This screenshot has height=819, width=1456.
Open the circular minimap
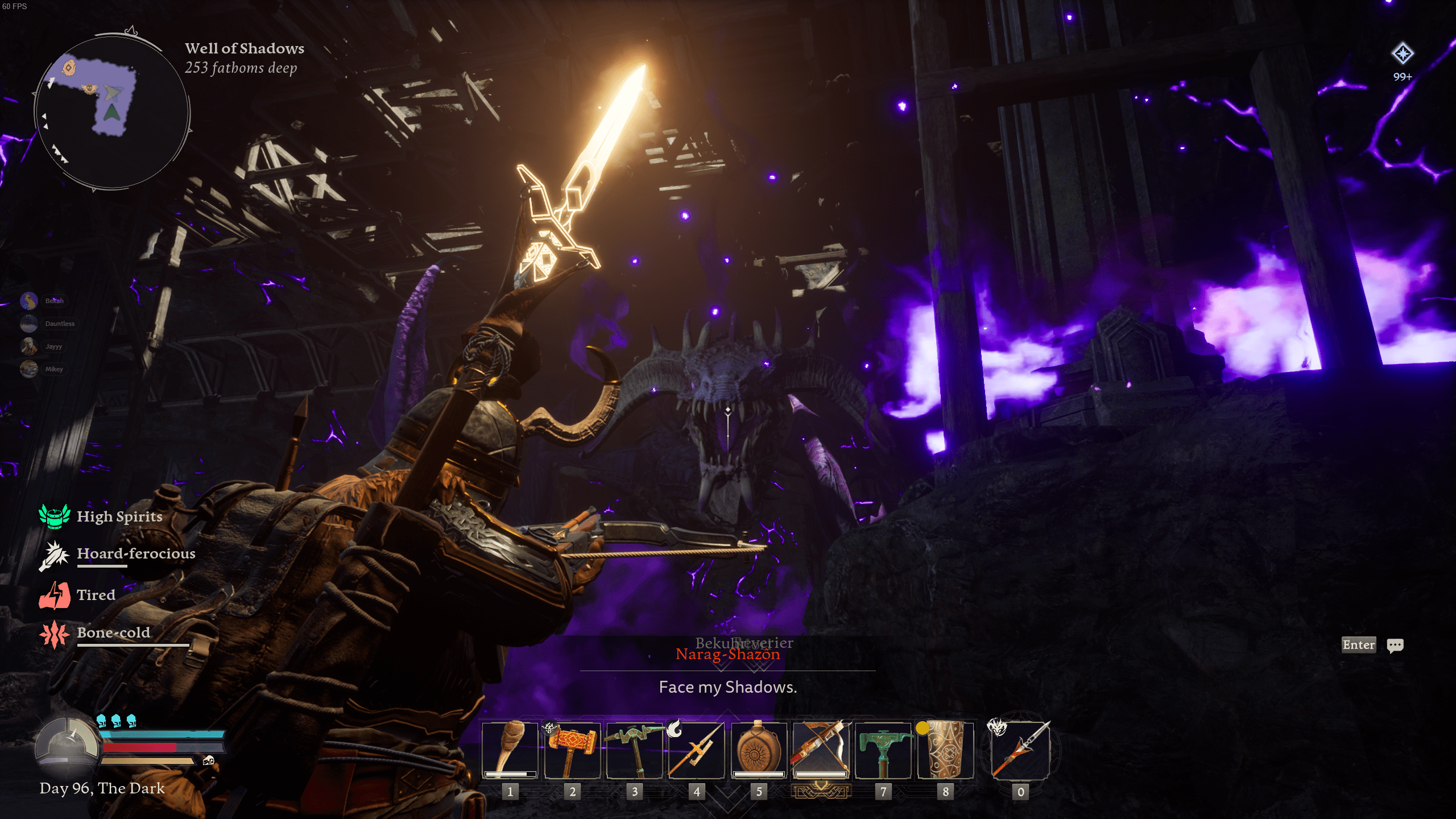pos(112,112)
